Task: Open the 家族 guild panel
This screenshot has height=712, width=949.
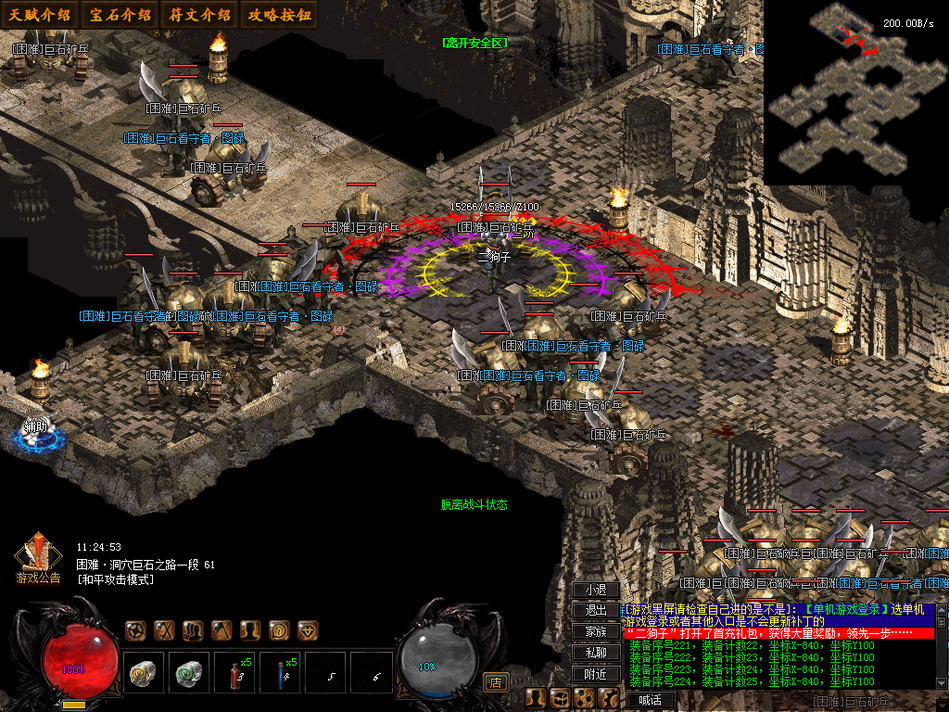Action: pos(596,632)
